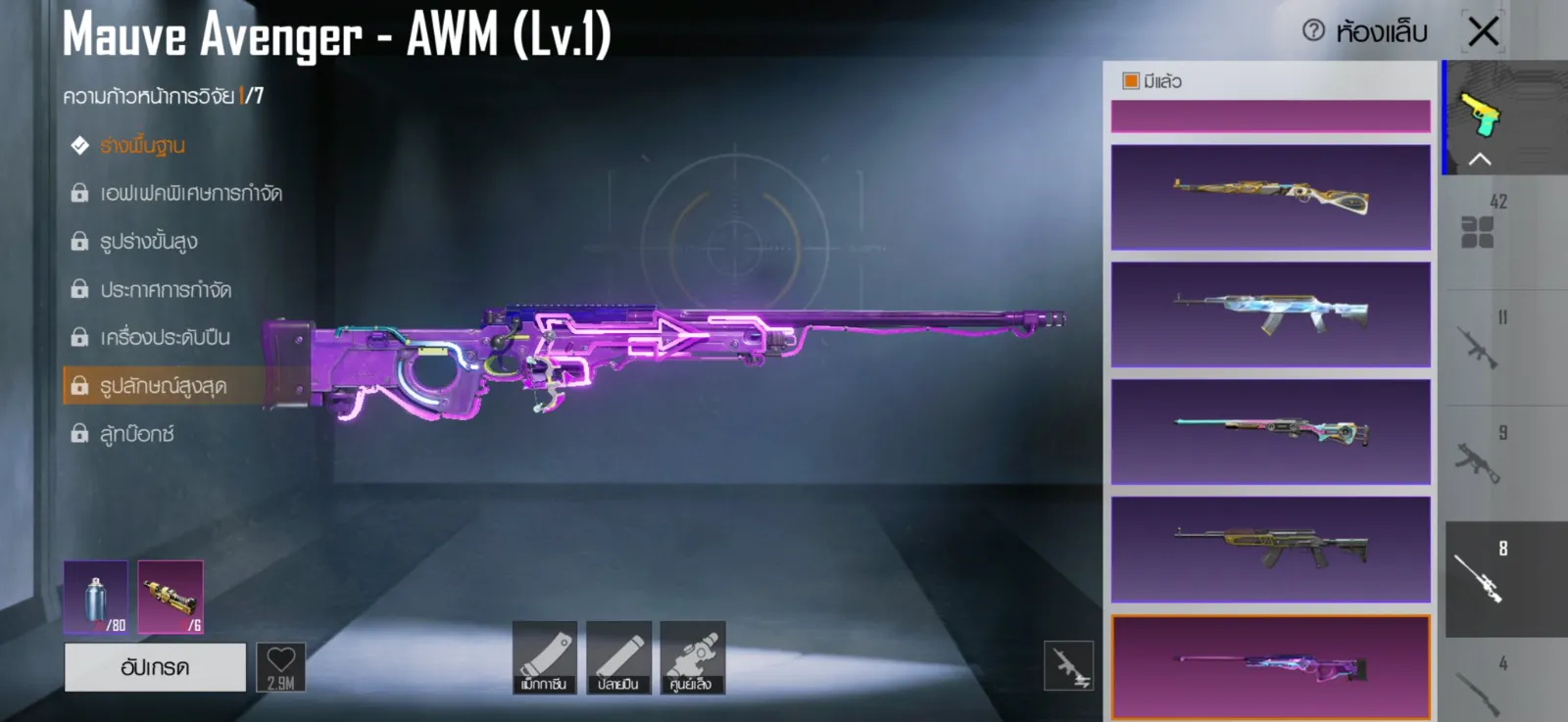
Task: Select the locked เอฟเฟคพิเศษการกำจัด entry
Action: [190, 194]
